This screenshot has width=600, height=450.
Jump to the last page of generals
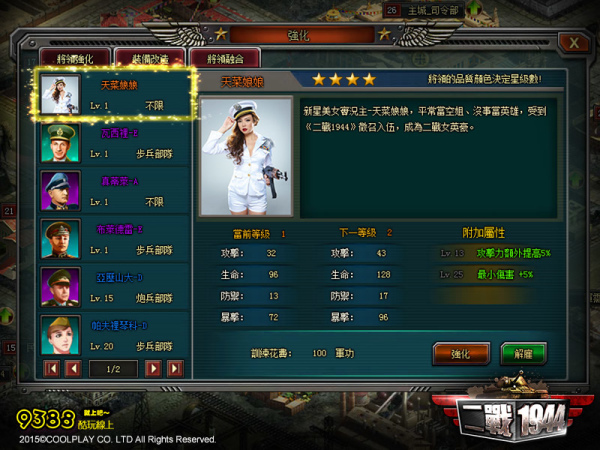pos(174,368)
